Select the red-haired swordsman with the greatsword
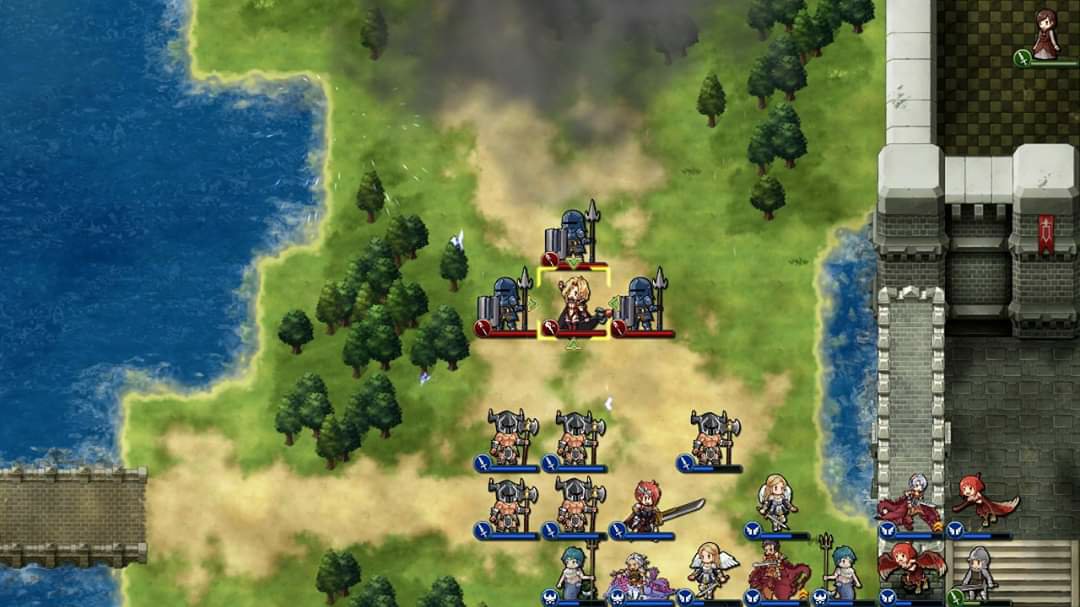 [x=647, y=507]
